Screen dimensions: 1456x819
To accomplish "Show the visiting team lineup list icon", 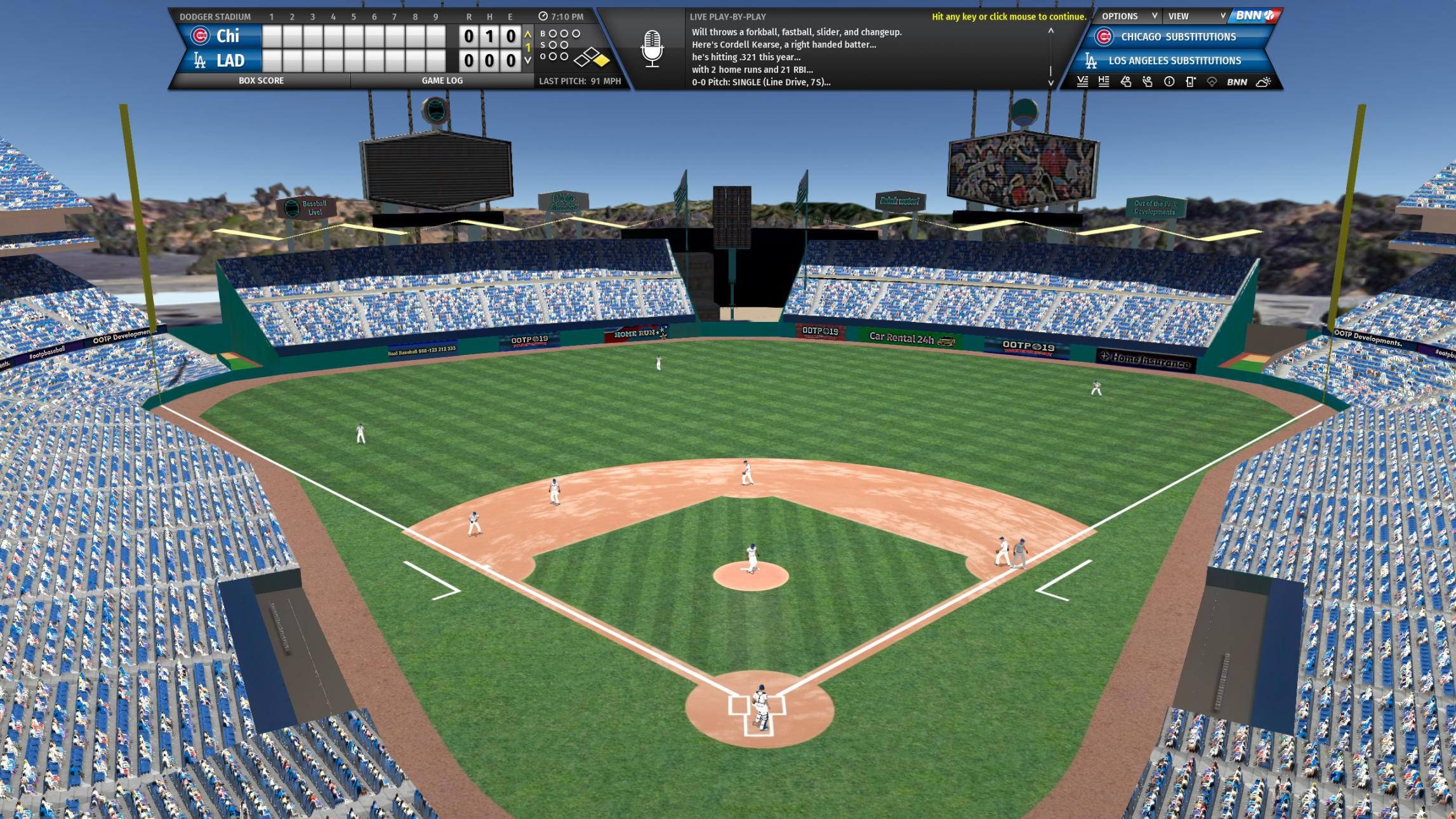I will click(1083, 82).
